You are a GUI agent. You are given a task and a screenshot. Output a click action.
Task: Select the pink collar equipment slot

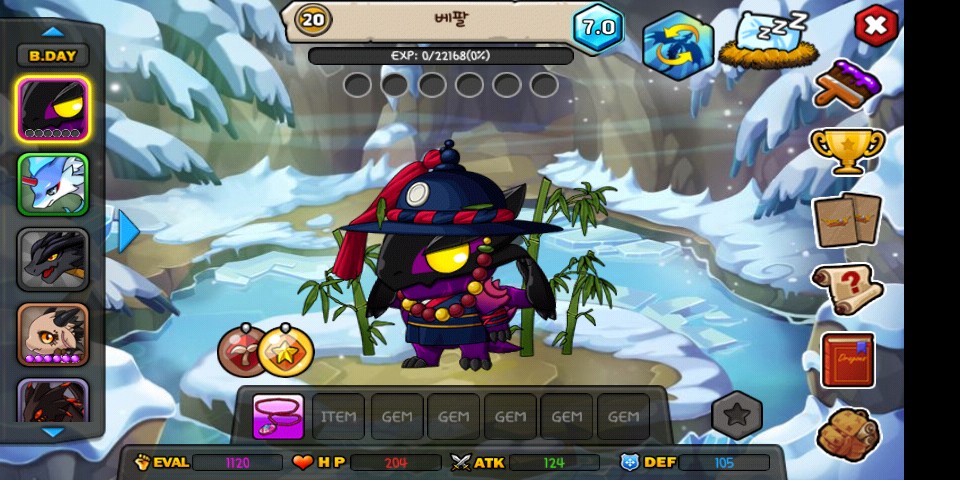click(x=278, y=417)
